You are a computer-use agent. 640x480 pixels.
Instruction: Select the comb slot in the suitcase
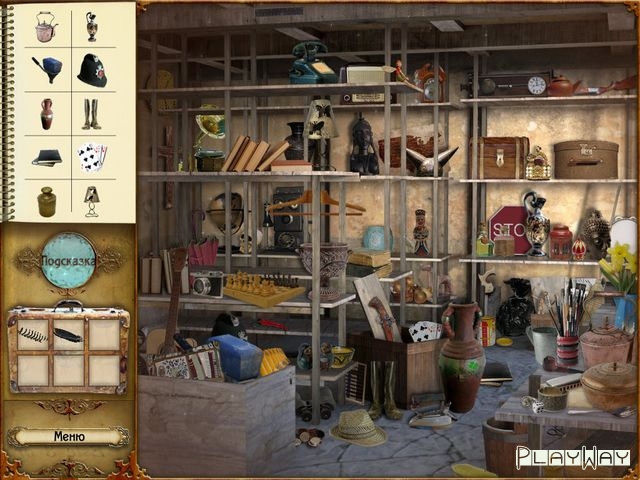[35, 335]
